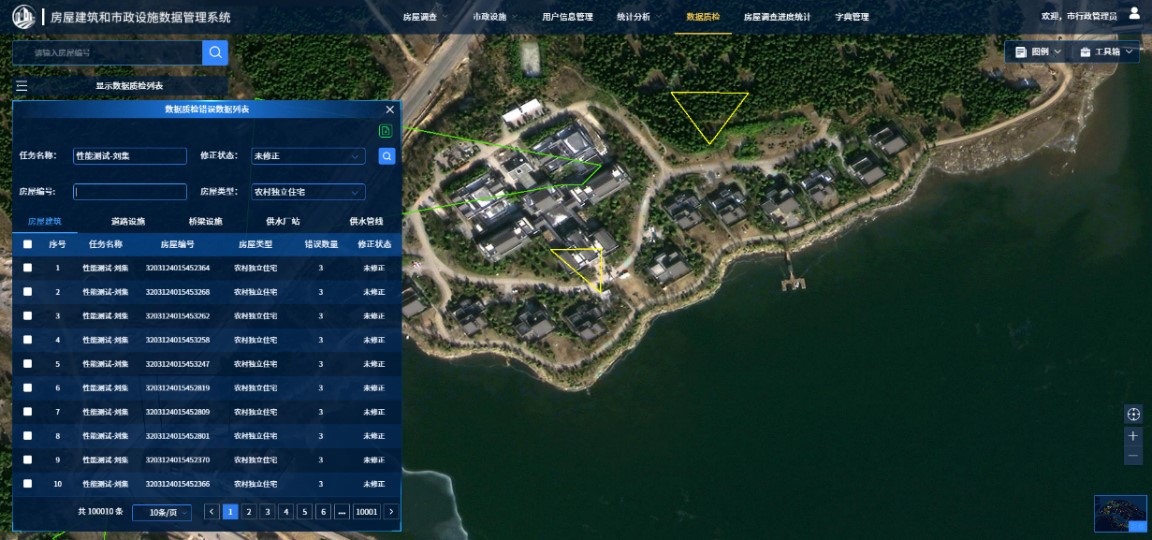Screen dimensions: 1152x540
Task: Go to page 3 of the list
Action: click(267, 512)
